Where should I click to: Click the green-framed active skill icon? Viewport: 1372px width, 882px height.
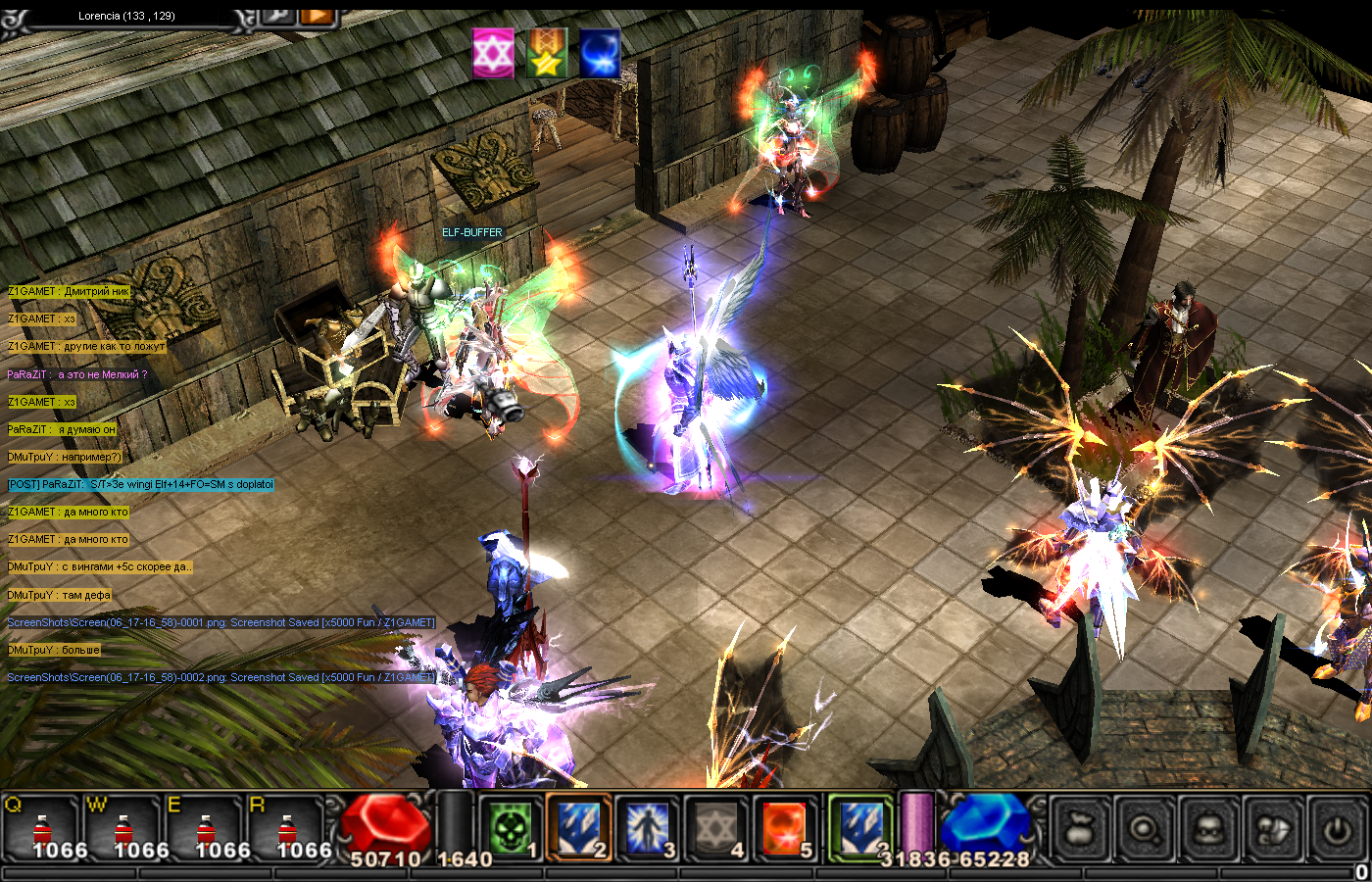click(860, 826)
